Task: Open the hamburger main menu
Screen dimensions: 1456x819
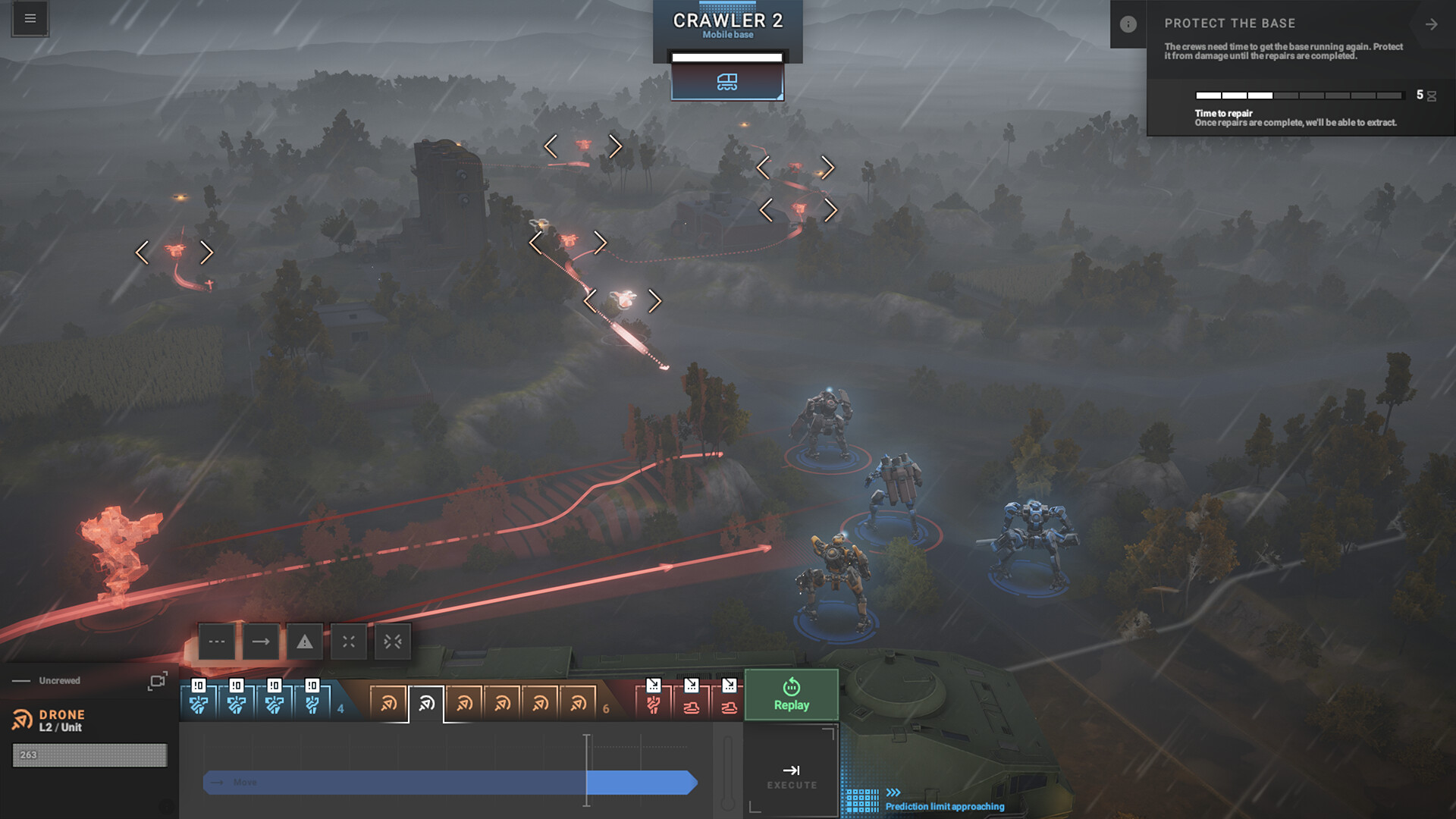Action: coord(30,18)
